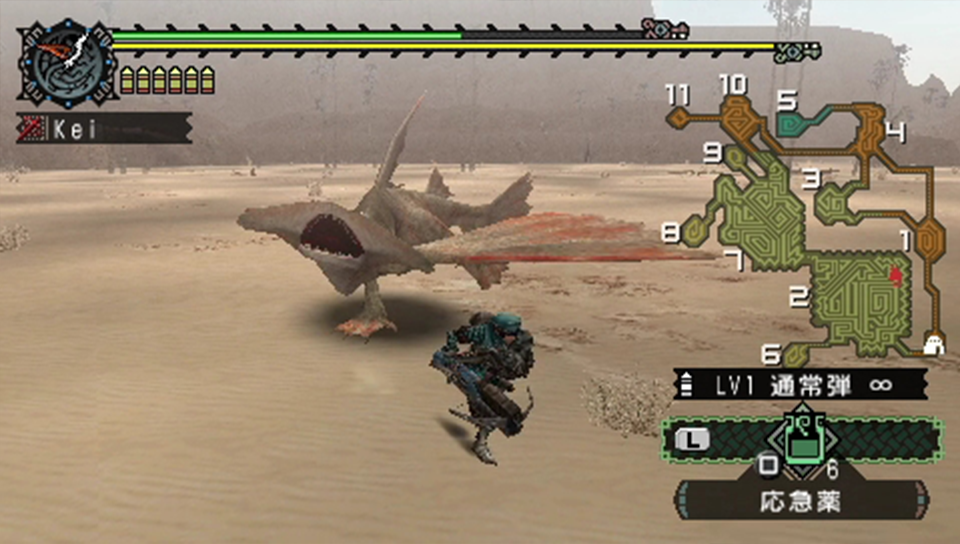
Task: Select the base camp tent map icon
Action: click(934, 345)
